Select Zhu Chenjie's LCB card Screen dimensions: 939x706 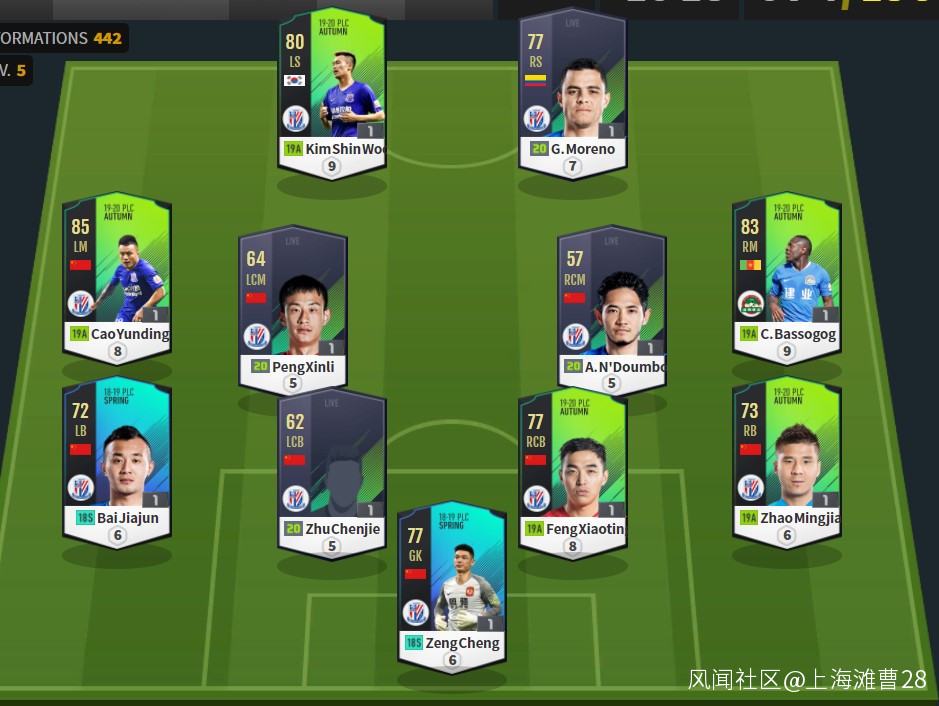point(332,465)
